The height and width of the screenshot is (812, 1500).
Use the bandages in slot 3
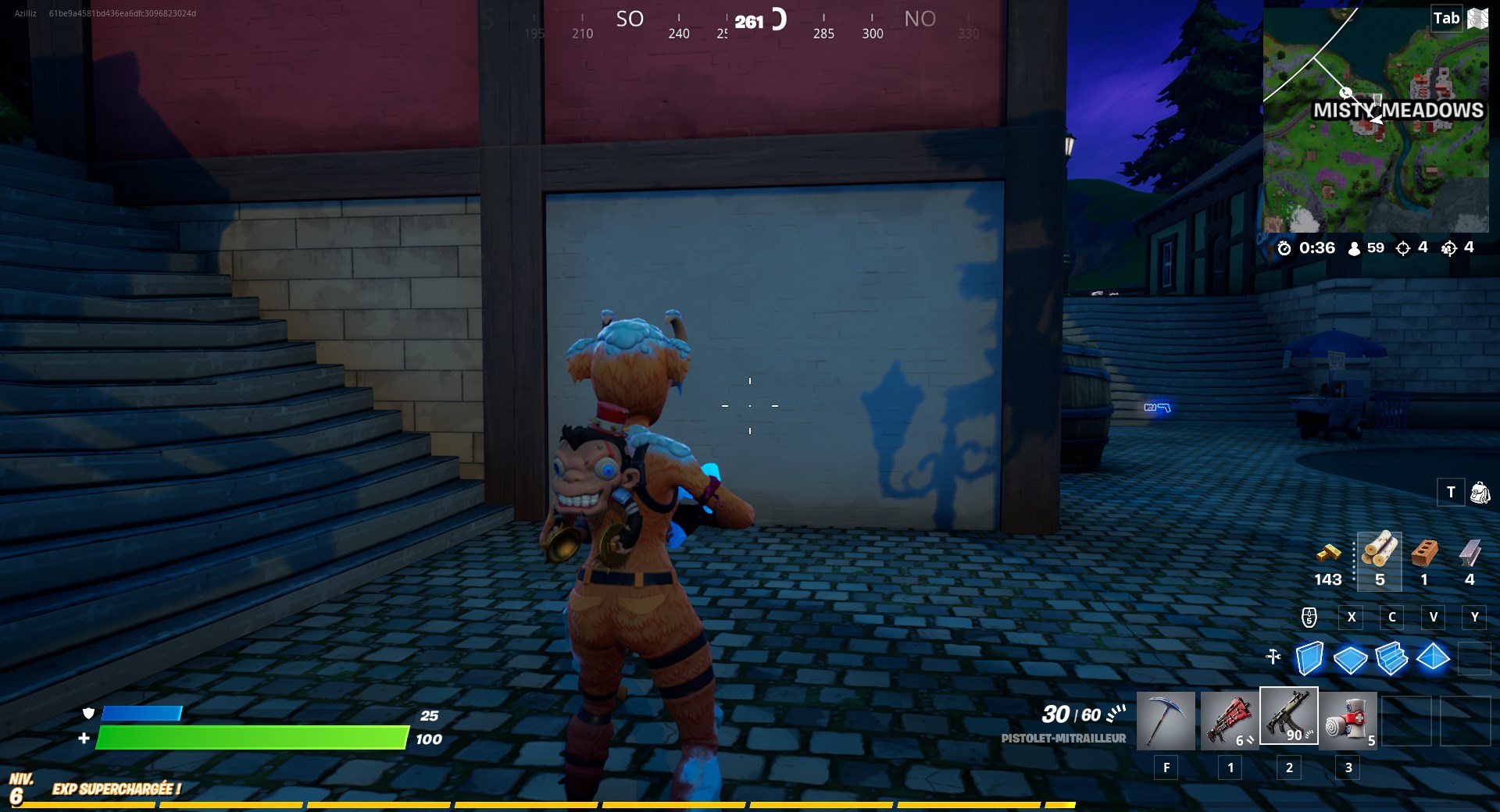[x=1348, y=720]
